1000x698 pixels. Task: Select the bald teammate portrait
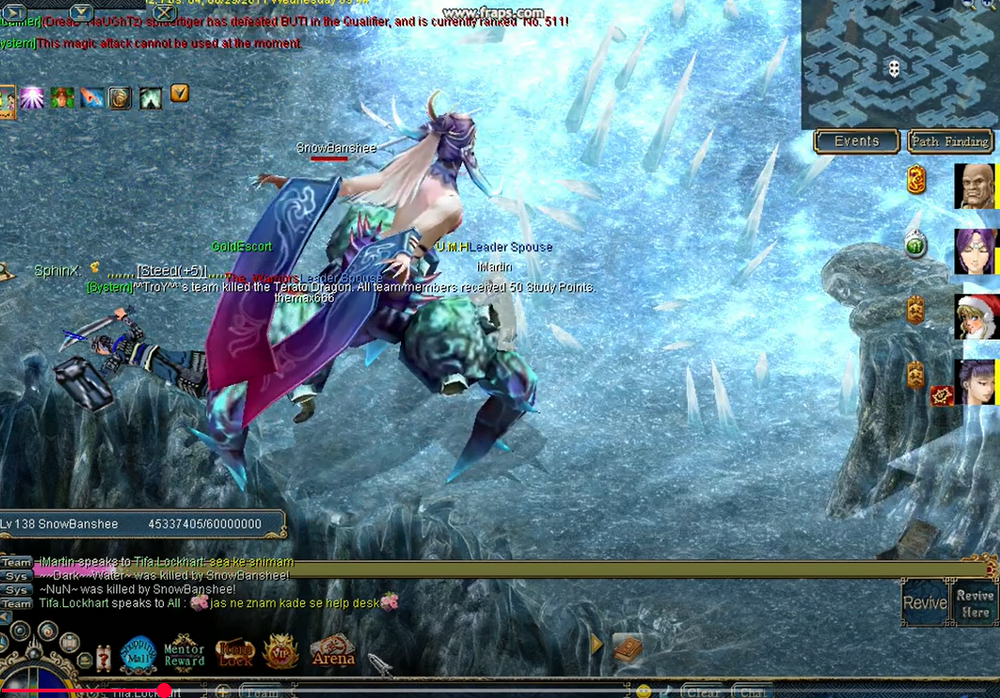pyautogui.click(x=975, y=186)
